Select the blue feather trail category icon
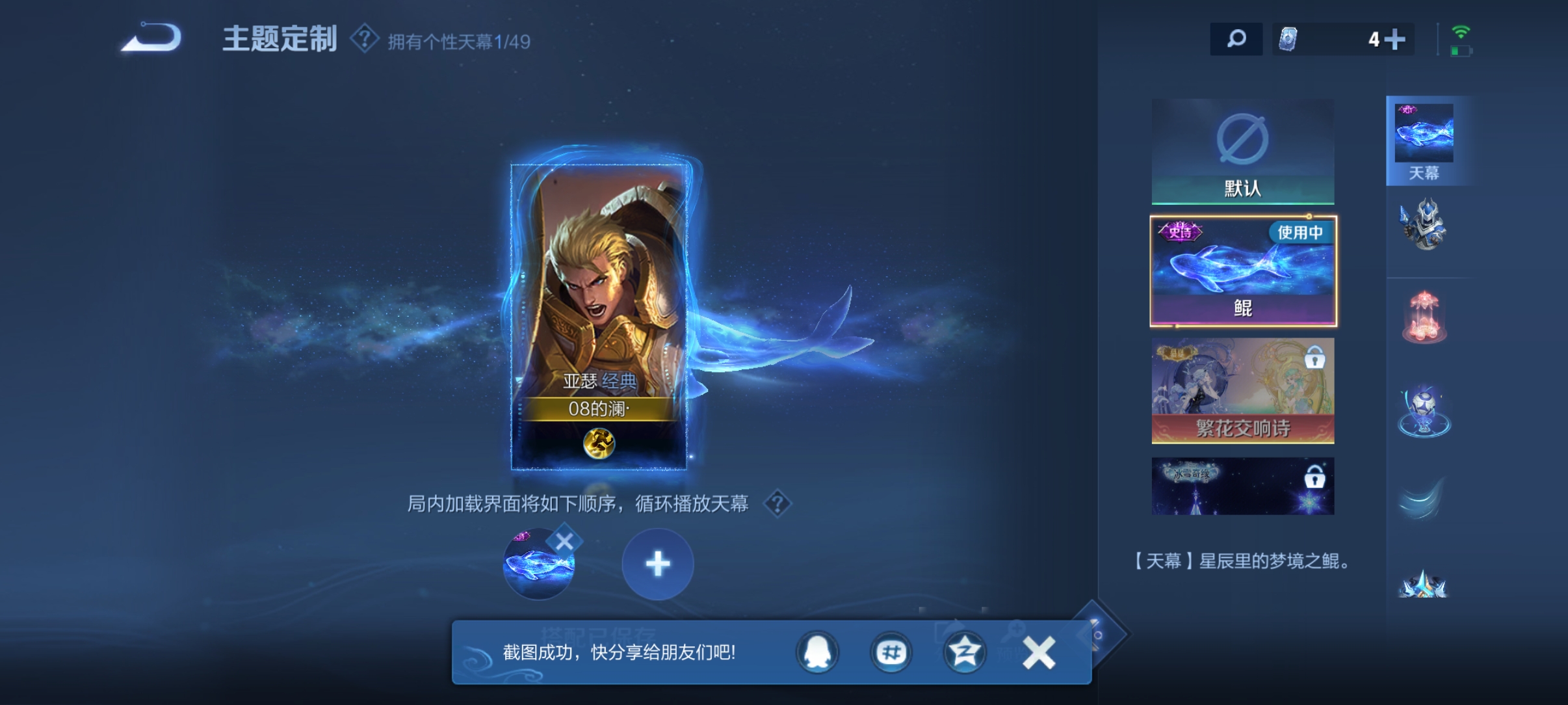Screen dimensions: 1568x705 pyautogui.click(x=1424, y=498)
